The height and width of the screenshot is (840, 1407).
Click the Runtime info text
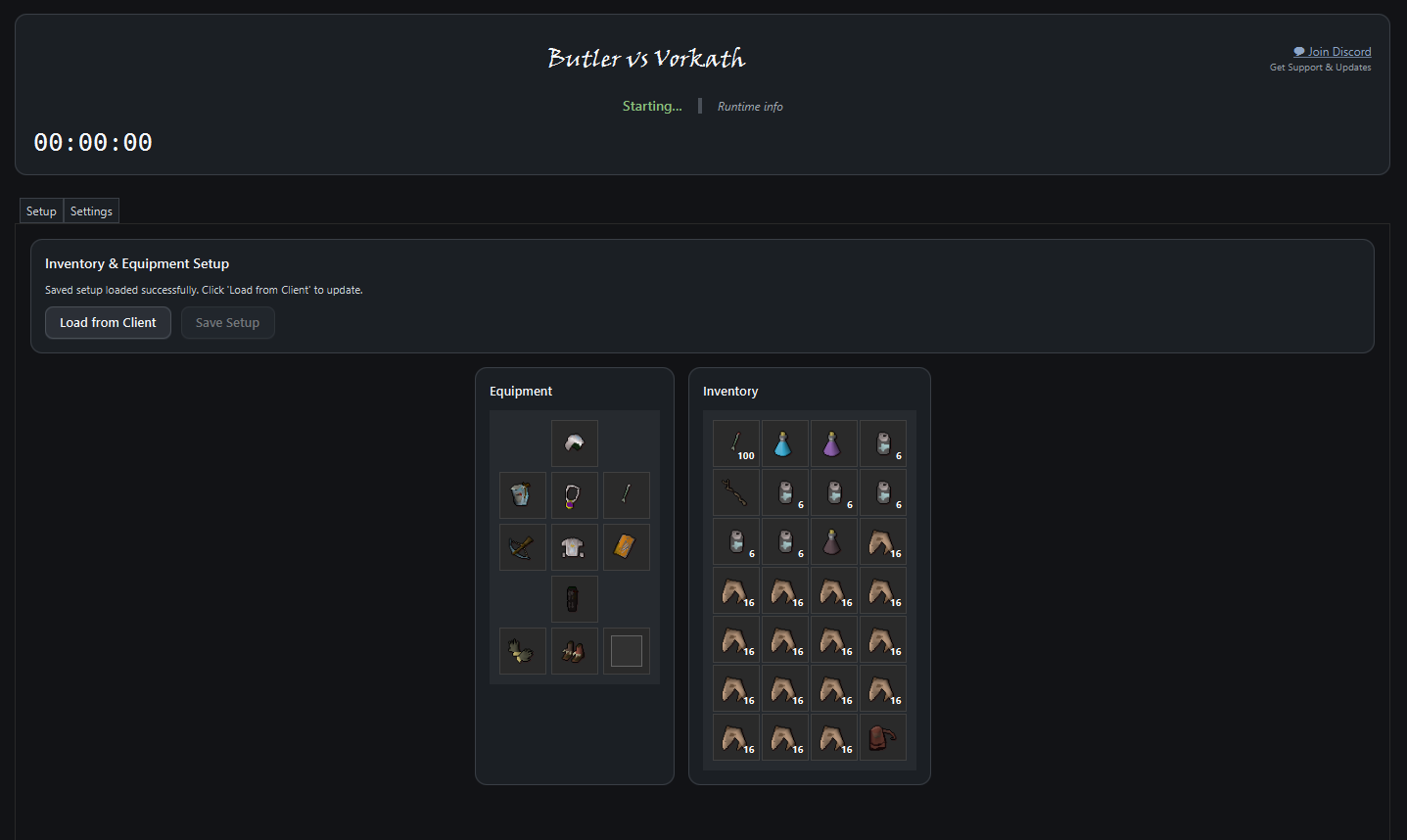pyautogui.click(x=750, y=106)
